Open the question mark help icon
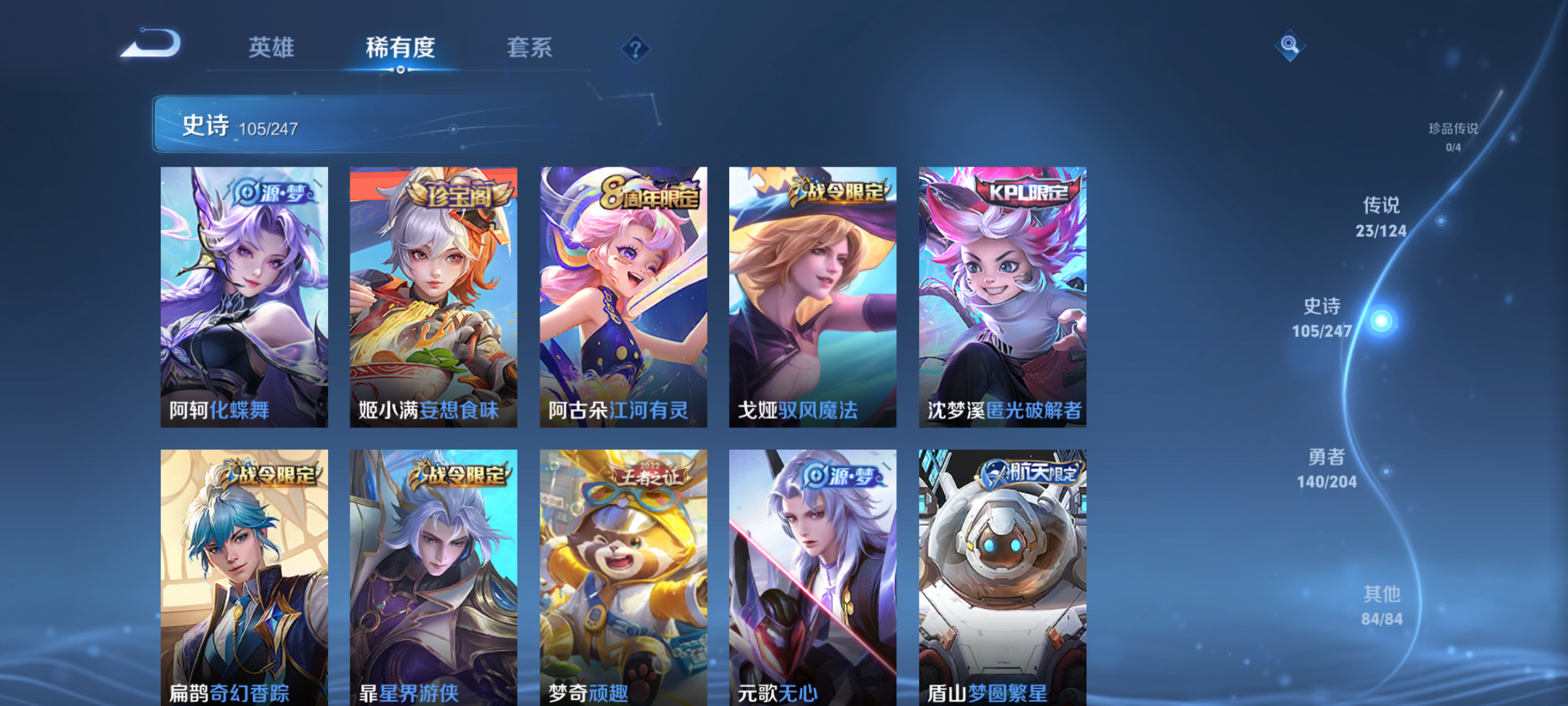Viewport: 1568px width, 706px height. click(635, 48)
